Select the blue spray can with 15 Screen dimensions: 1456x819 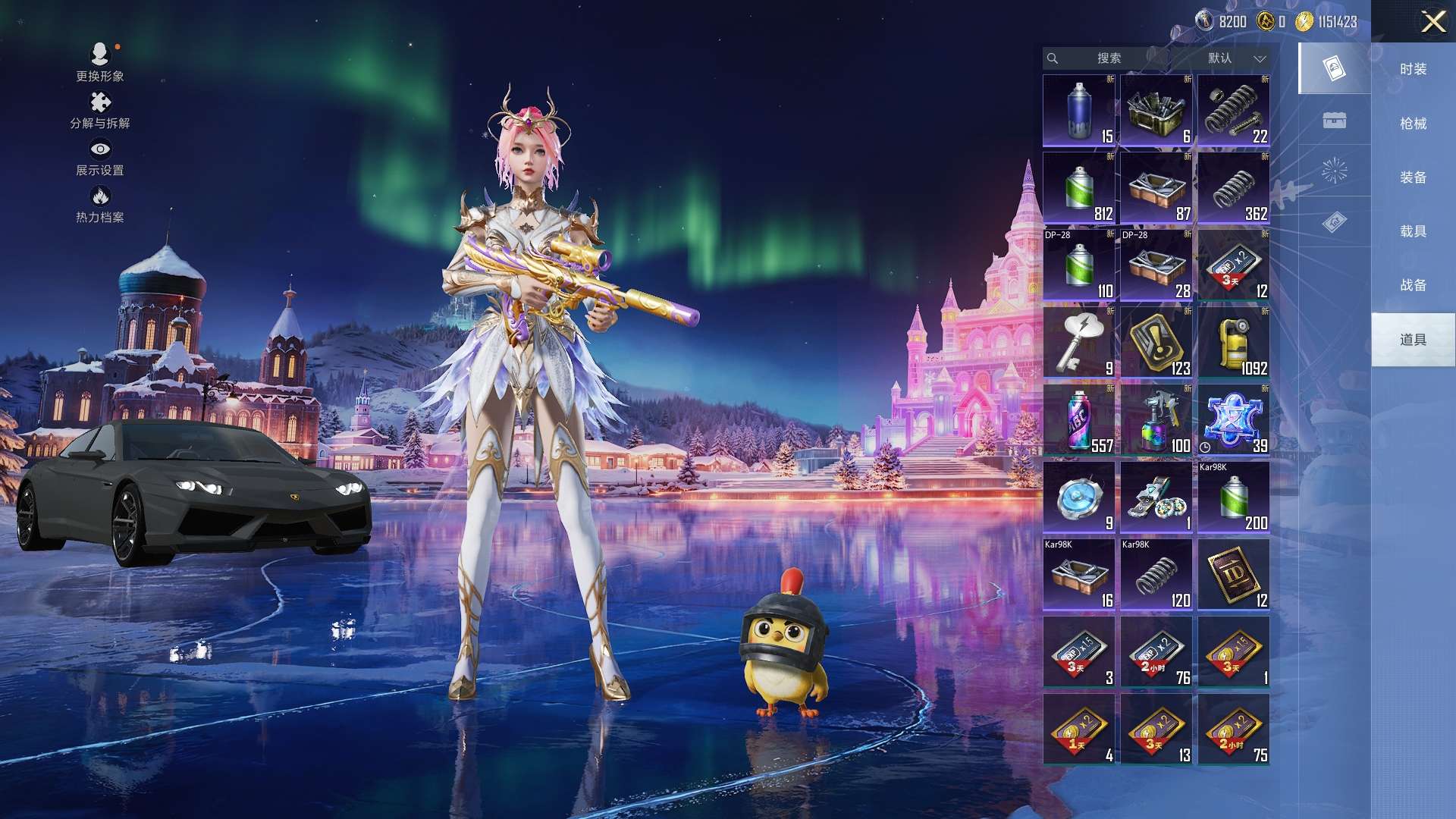tap(1079, 111)
